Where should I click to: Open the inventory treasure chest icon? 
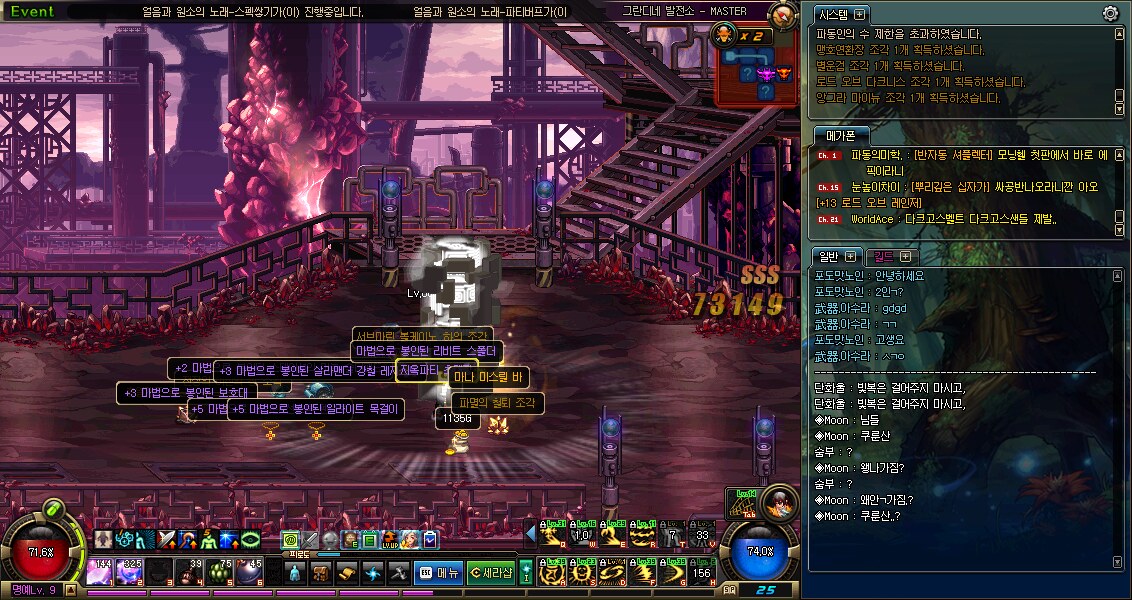point(322,573)
